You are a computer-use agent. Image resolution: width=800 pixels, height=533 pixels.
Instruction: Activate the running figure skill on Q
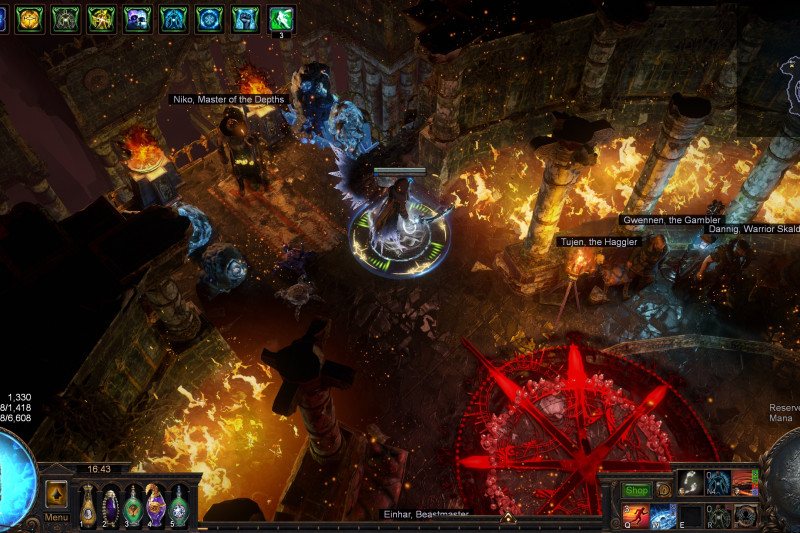pyautogui.click(x=636, y=516)
